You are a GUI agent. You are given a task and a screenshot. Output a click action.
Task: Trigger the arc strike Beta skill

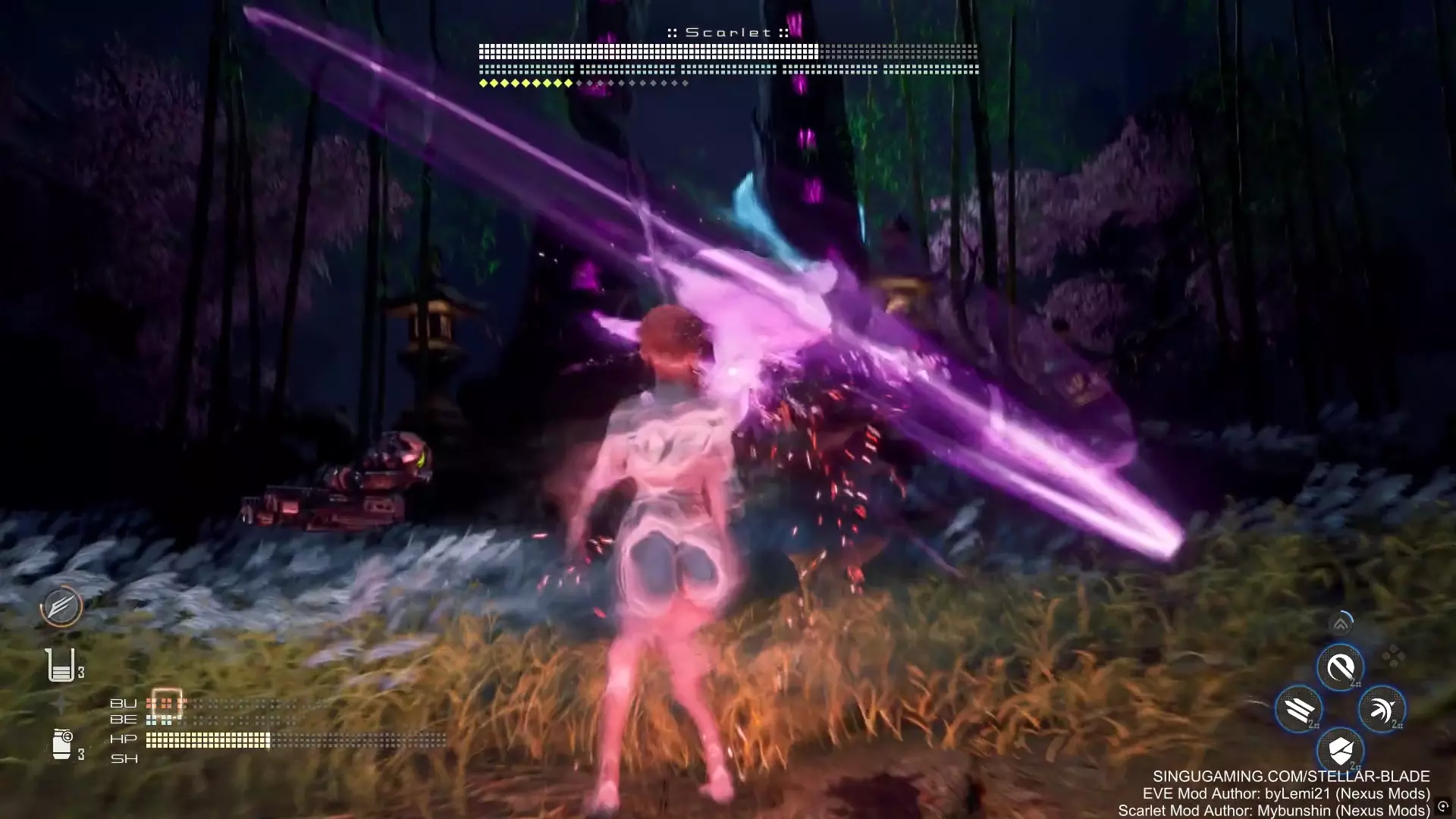pos(1382,710)
